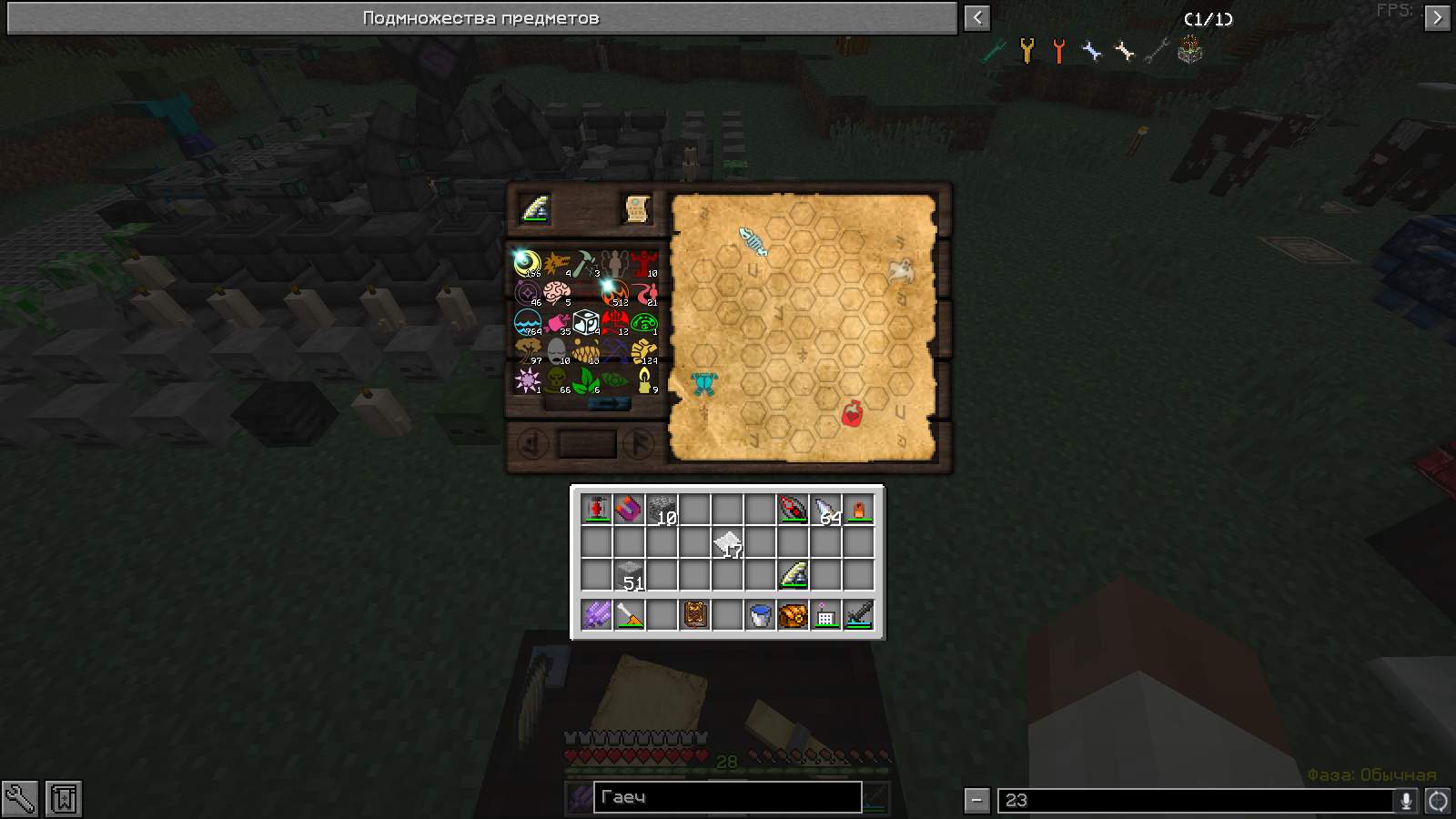This screenshot has width=1456, height=819.
Task: Open NEI options with the wrench button
Action: pyautogui.click(x=19, y=799)
